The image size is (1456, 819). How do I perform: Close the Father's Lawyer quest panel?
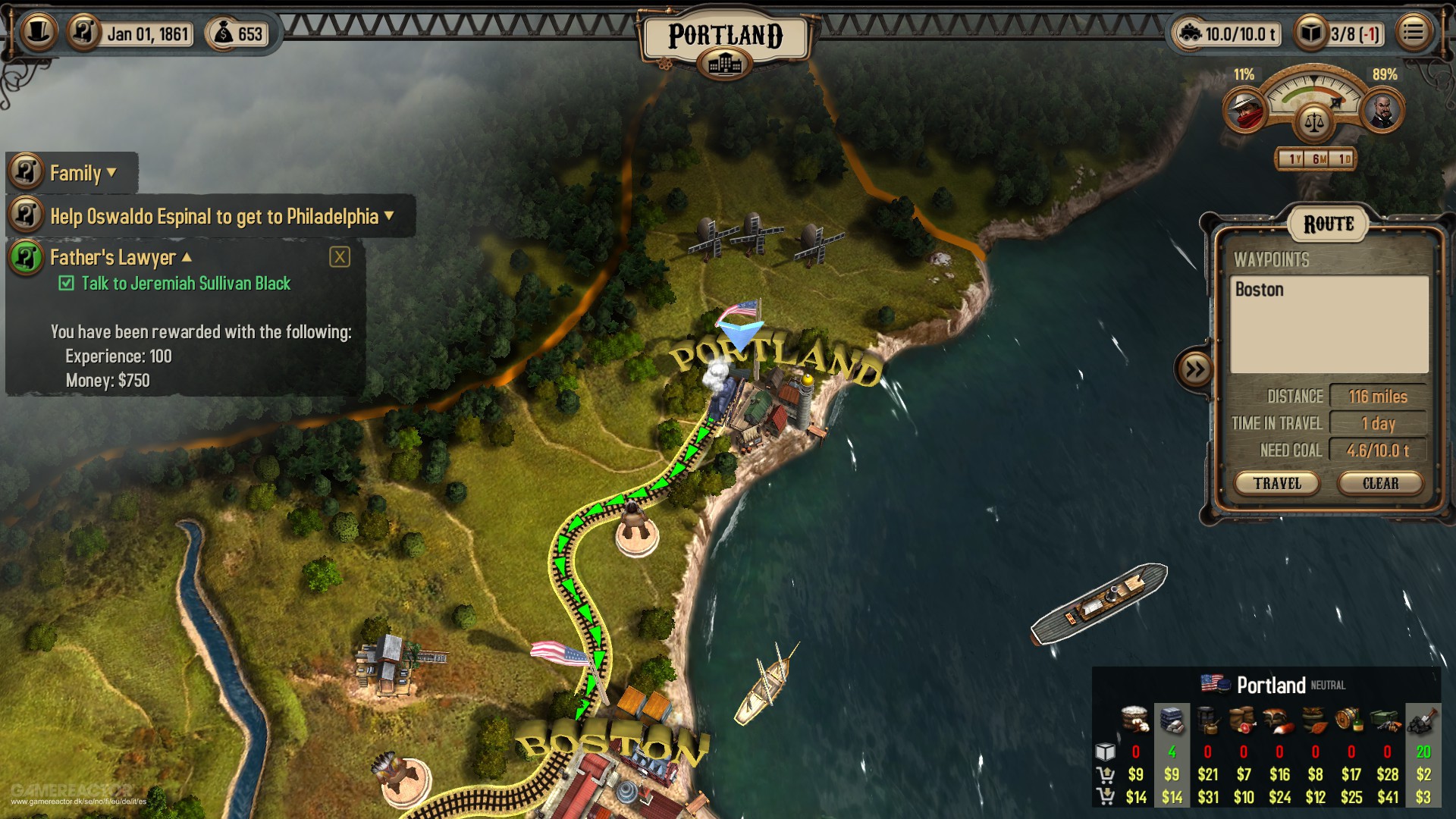tap(340, 257)
